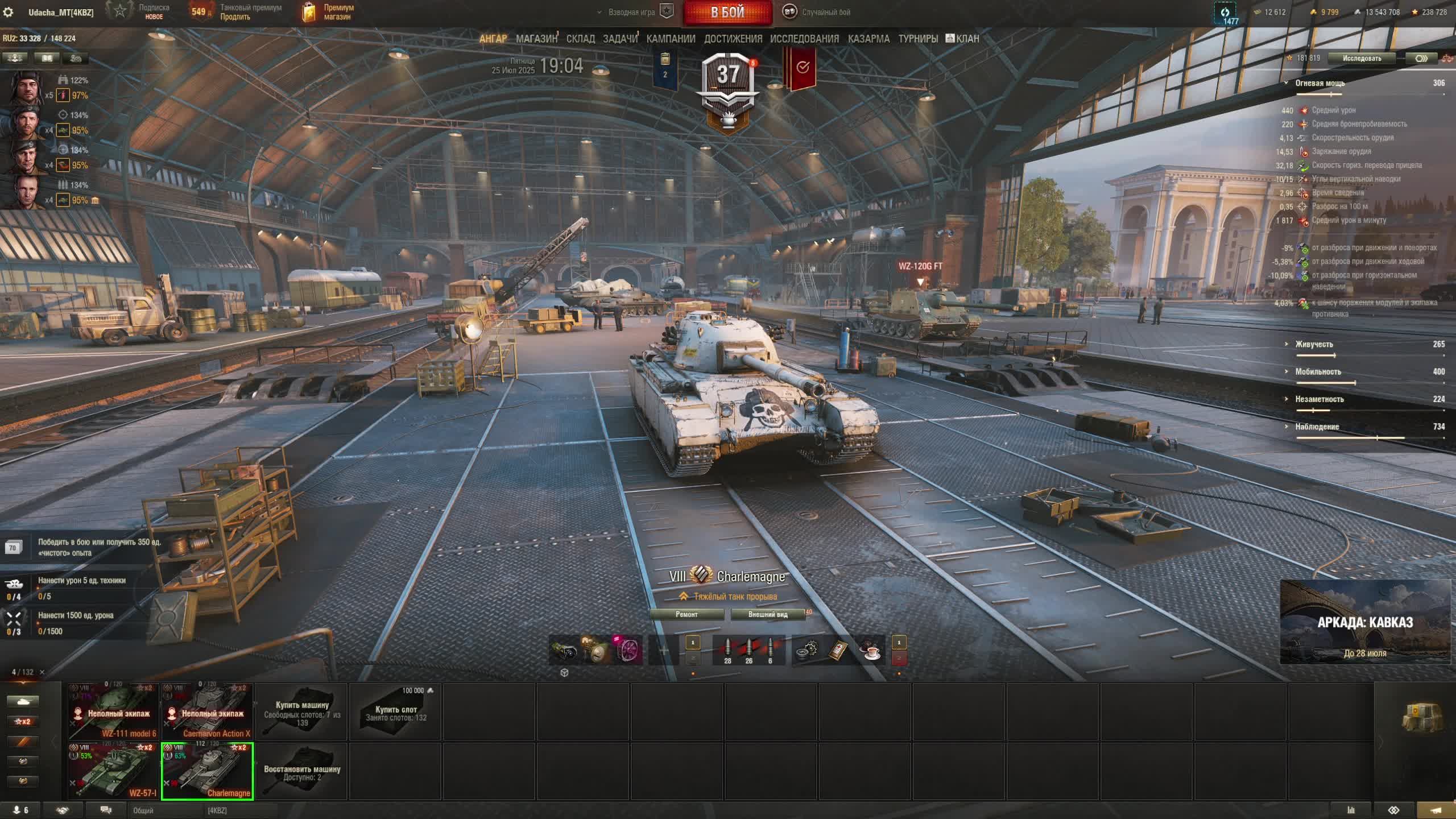This screenshot has width=1456, height=819.
Task: Choose the WZ-111 model 6 tank
Action: (x=113, y=711)
